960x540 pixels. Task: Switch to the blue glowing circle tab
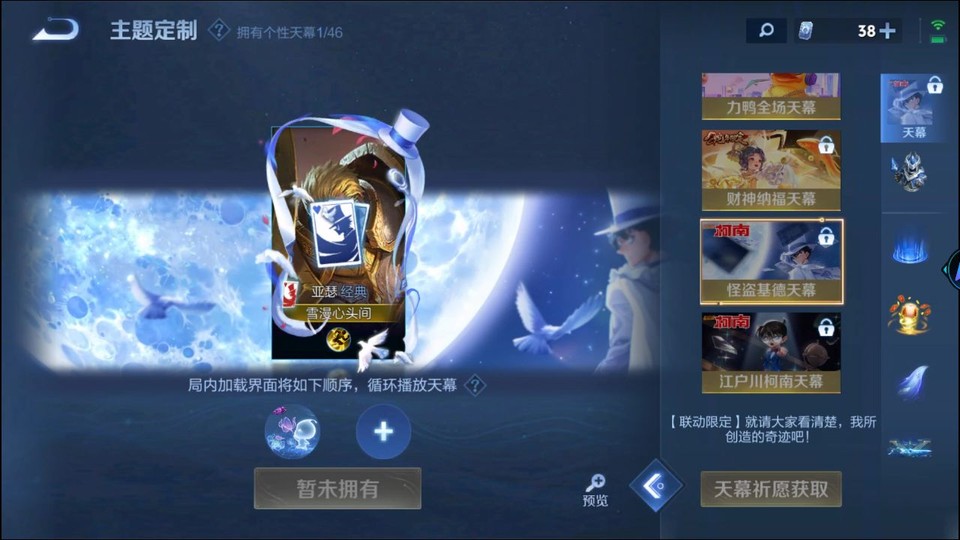[x=910, y=248]
